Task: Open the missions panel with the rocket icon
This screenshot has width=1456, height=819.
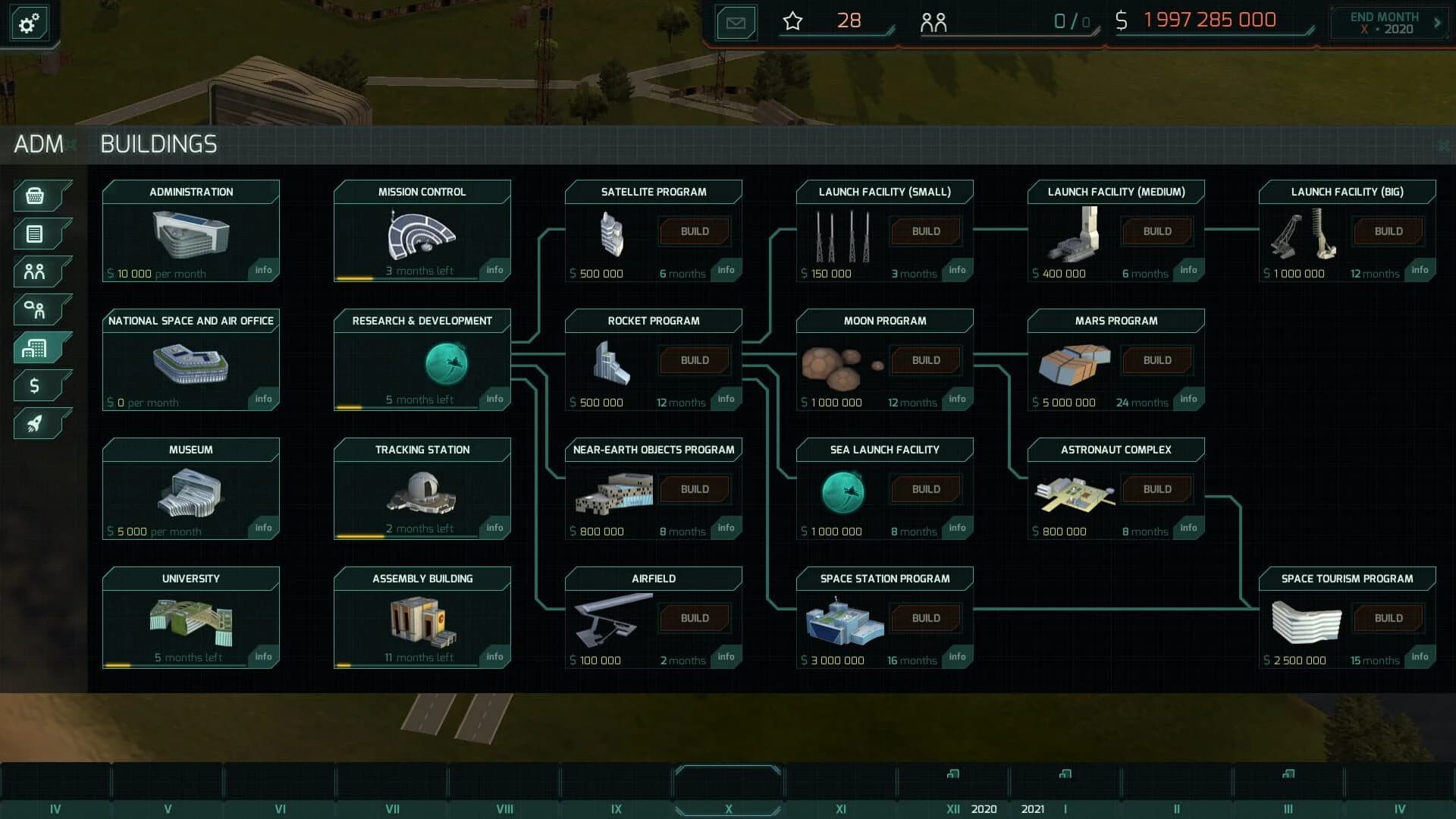Action: (33, 423)
